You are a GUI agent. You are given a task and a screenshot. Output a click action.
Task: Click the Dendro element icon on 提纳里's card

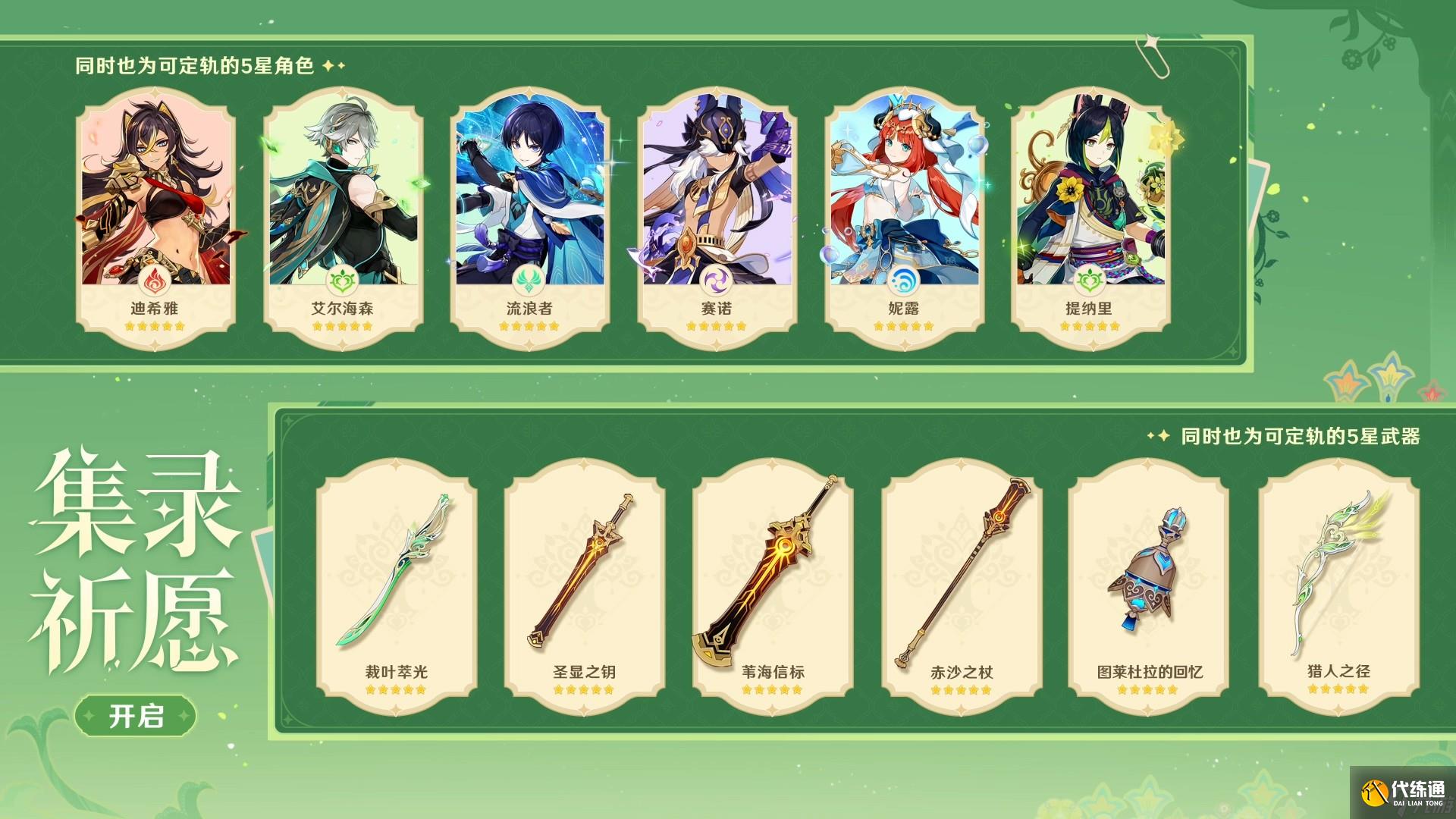tap(1094, 279)
